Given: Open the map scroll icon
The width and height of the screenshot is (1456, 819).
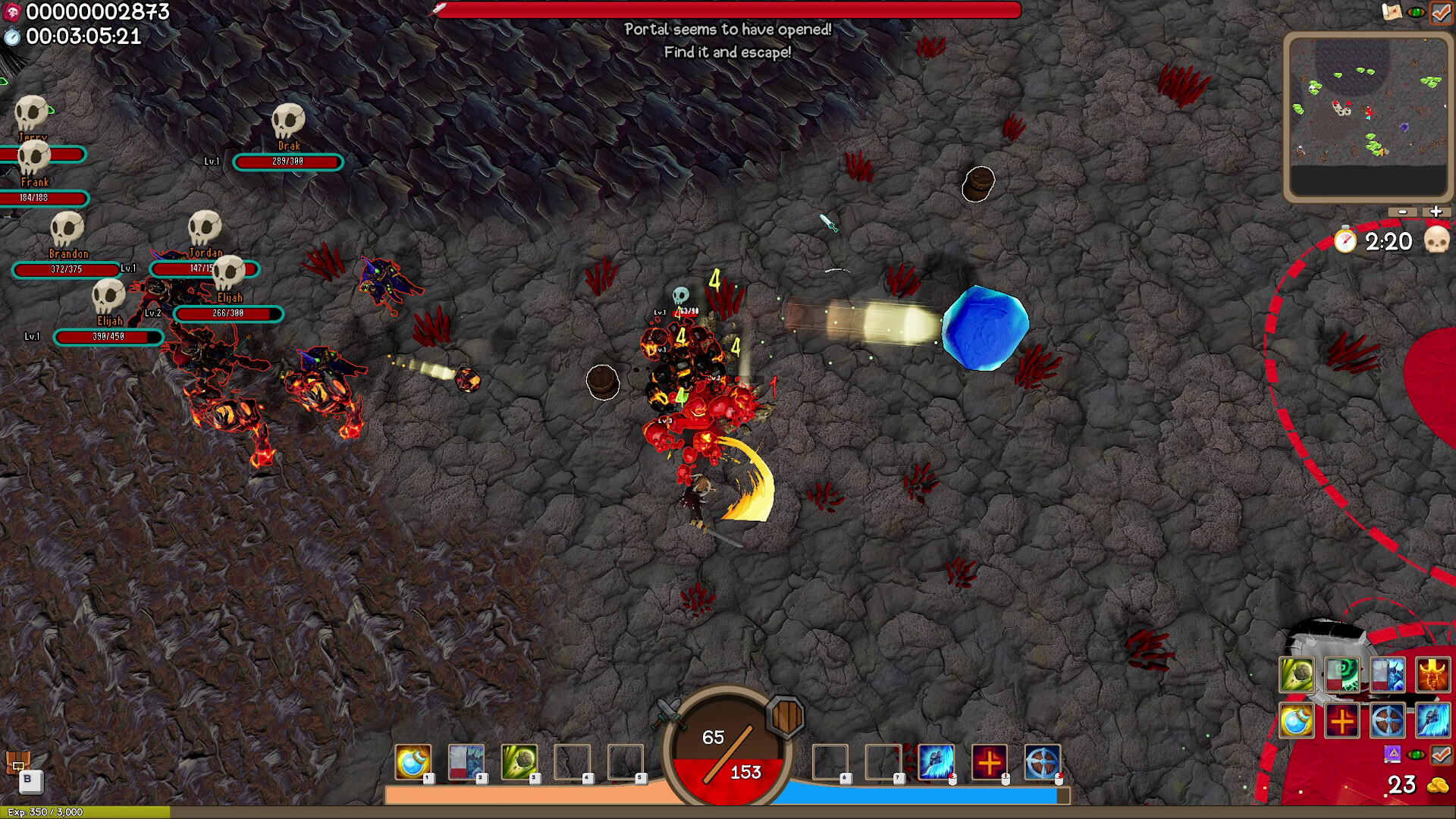Looking at the screenshot, I should point(1392,12).
